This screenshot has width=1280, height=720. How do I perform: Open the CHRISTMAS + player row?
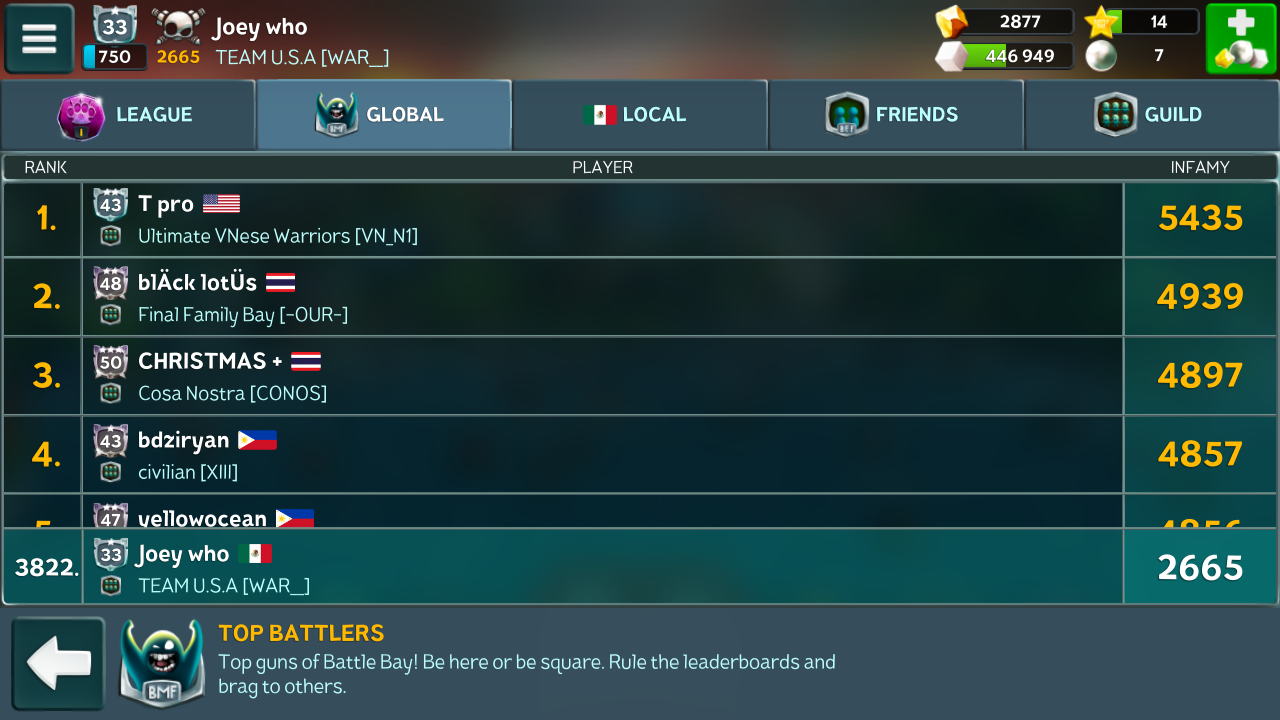coord(602,376)
